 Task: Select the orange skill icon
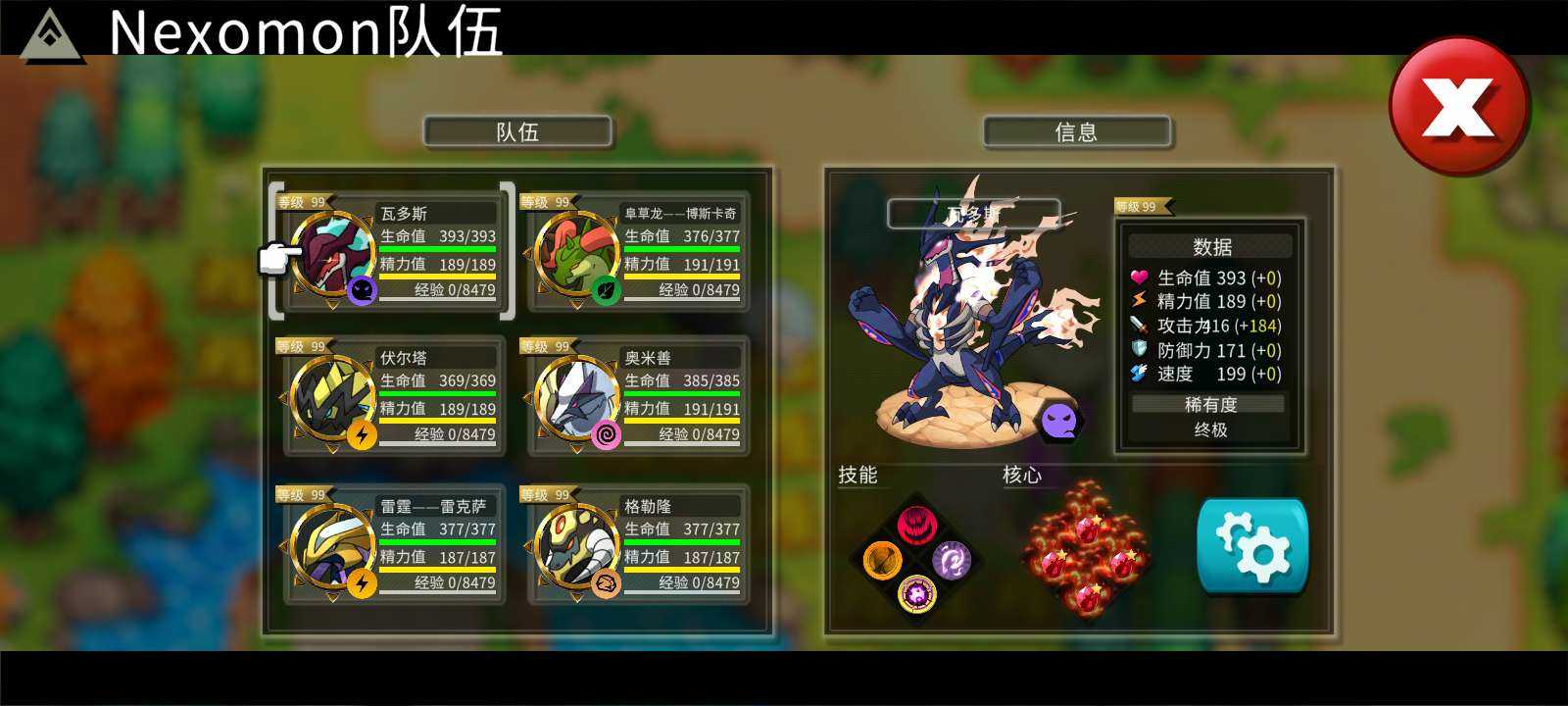tap(882, 561)
